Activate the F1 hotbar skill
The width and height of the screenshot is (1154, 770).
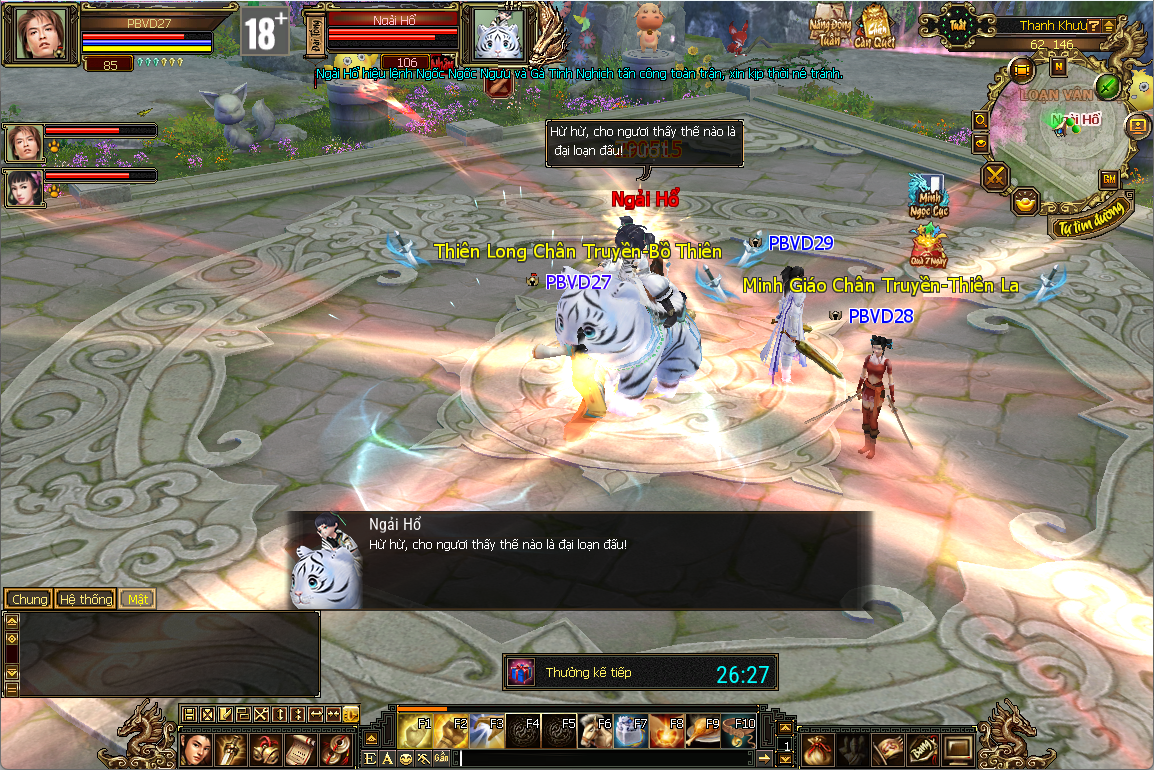[x=415, y=732]
